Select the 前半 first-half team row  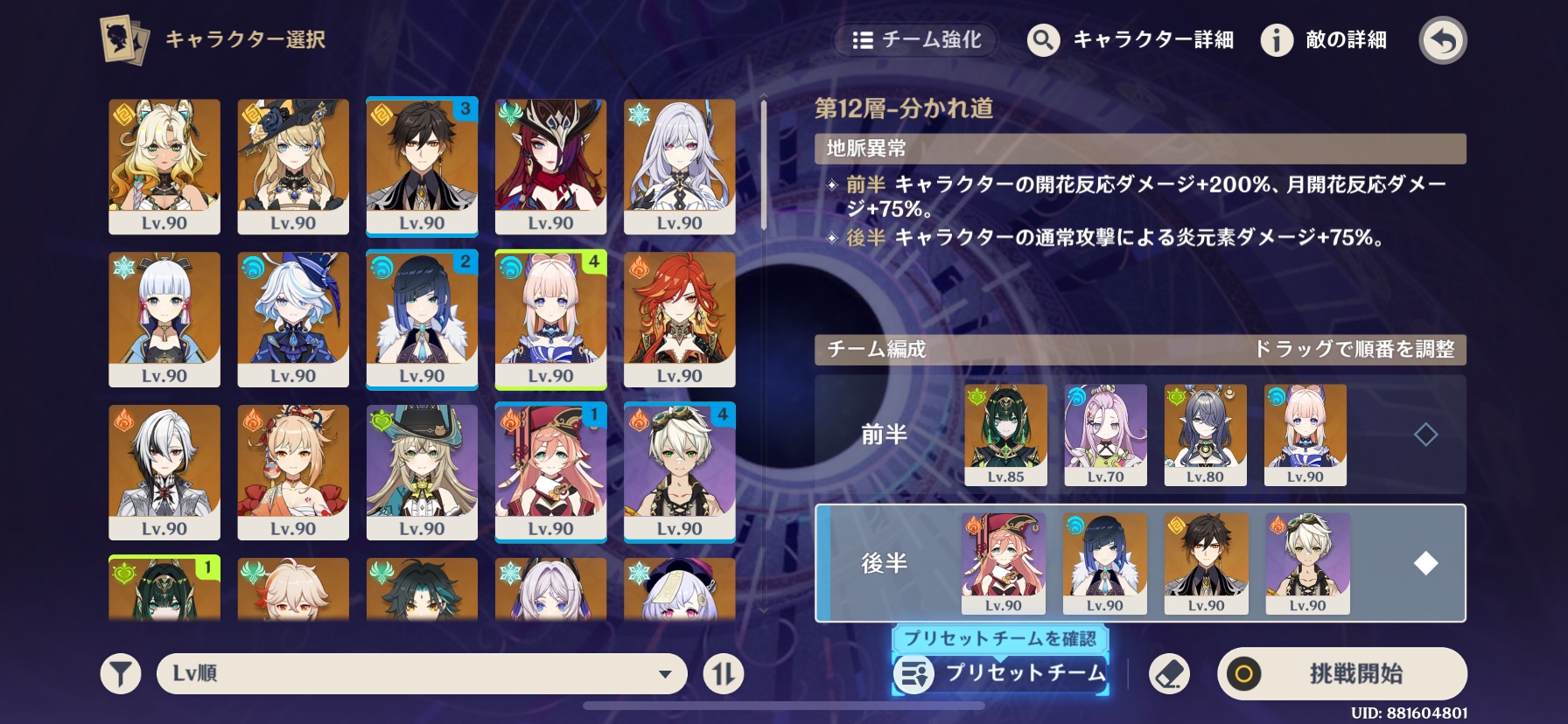884,435
